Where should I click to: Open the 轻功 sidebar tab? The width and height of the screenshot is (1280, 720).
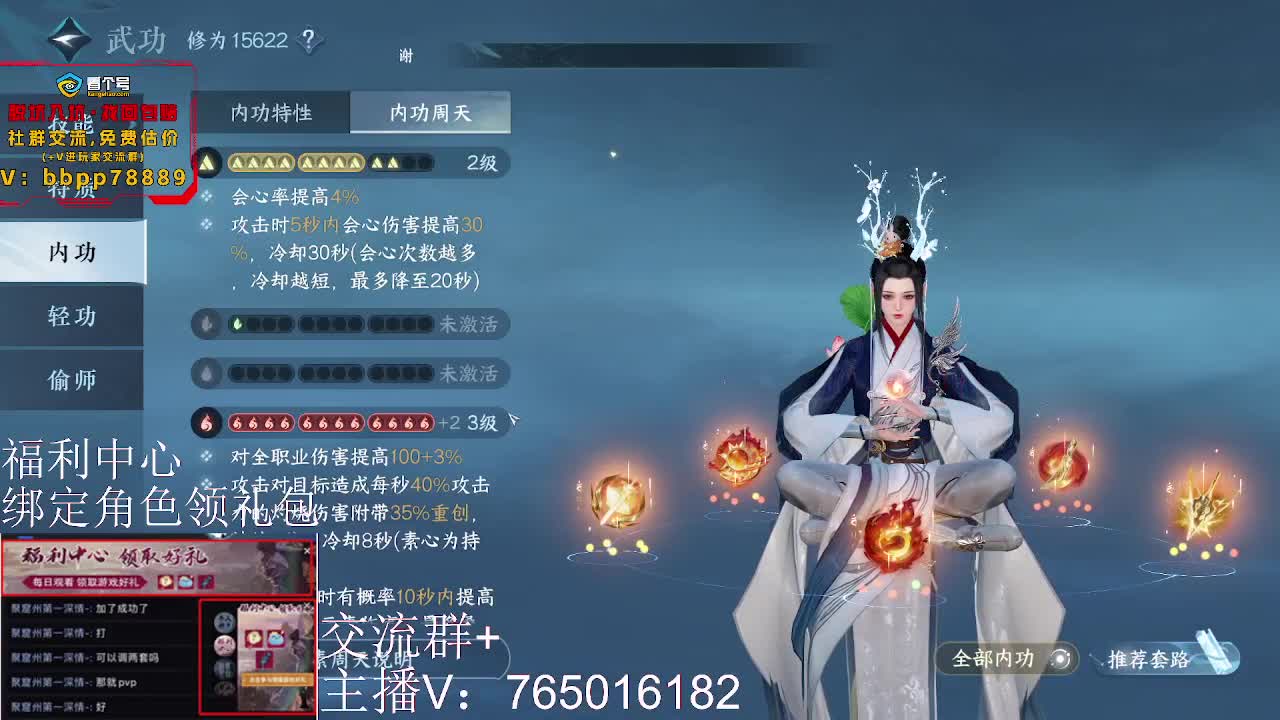coord(70,316)
